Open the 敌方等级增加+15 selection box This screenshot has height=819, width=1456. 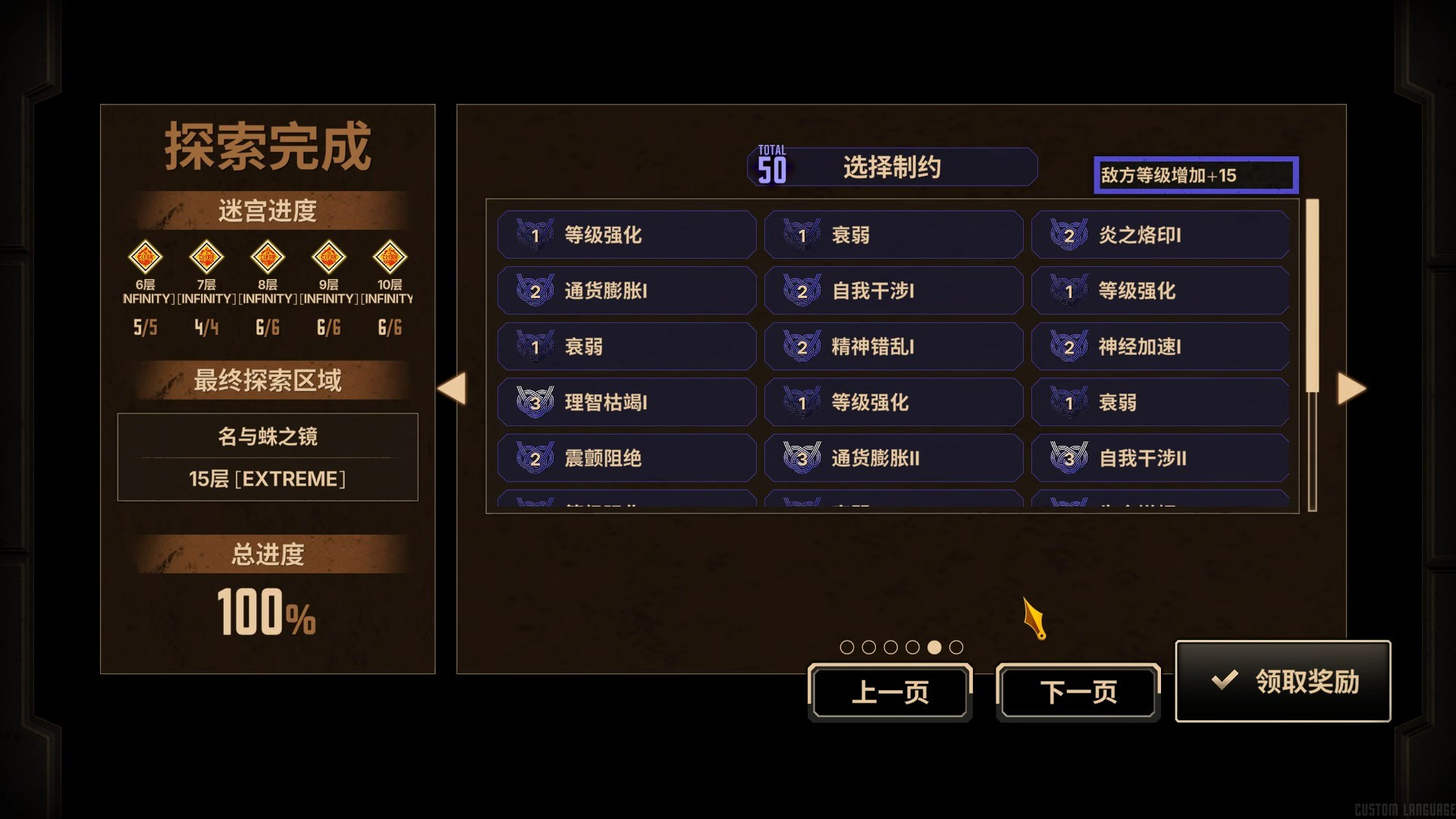[1196, 175]
